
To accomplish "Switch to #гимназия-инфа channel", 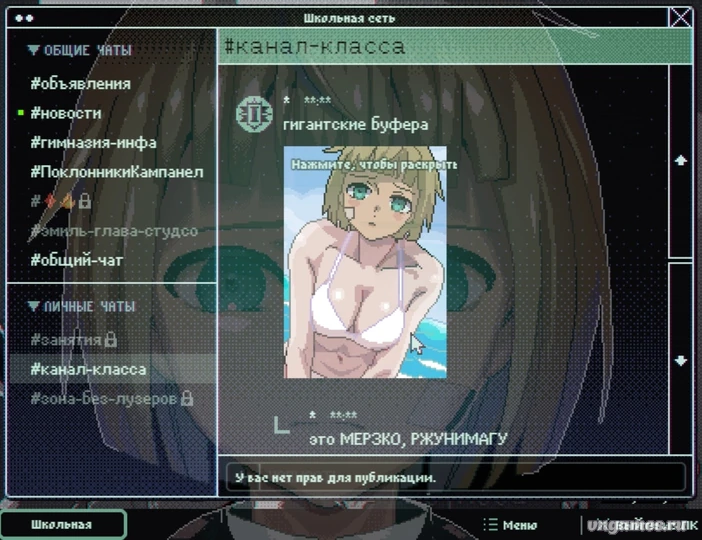I will tap(93, 142).
